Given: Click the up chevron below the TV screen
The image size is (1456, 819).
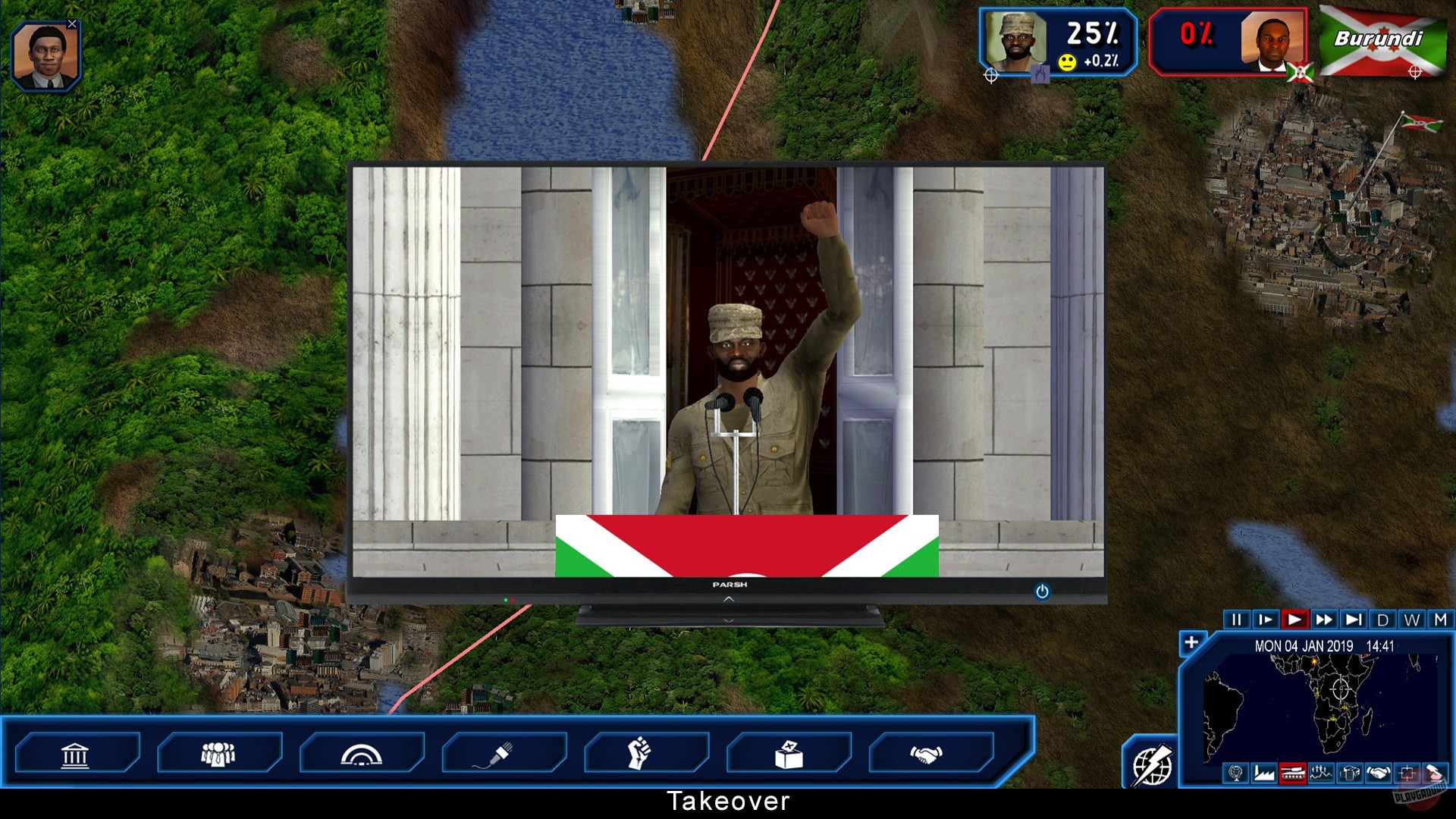Looking at the screenshot, I should coord(728,601).
